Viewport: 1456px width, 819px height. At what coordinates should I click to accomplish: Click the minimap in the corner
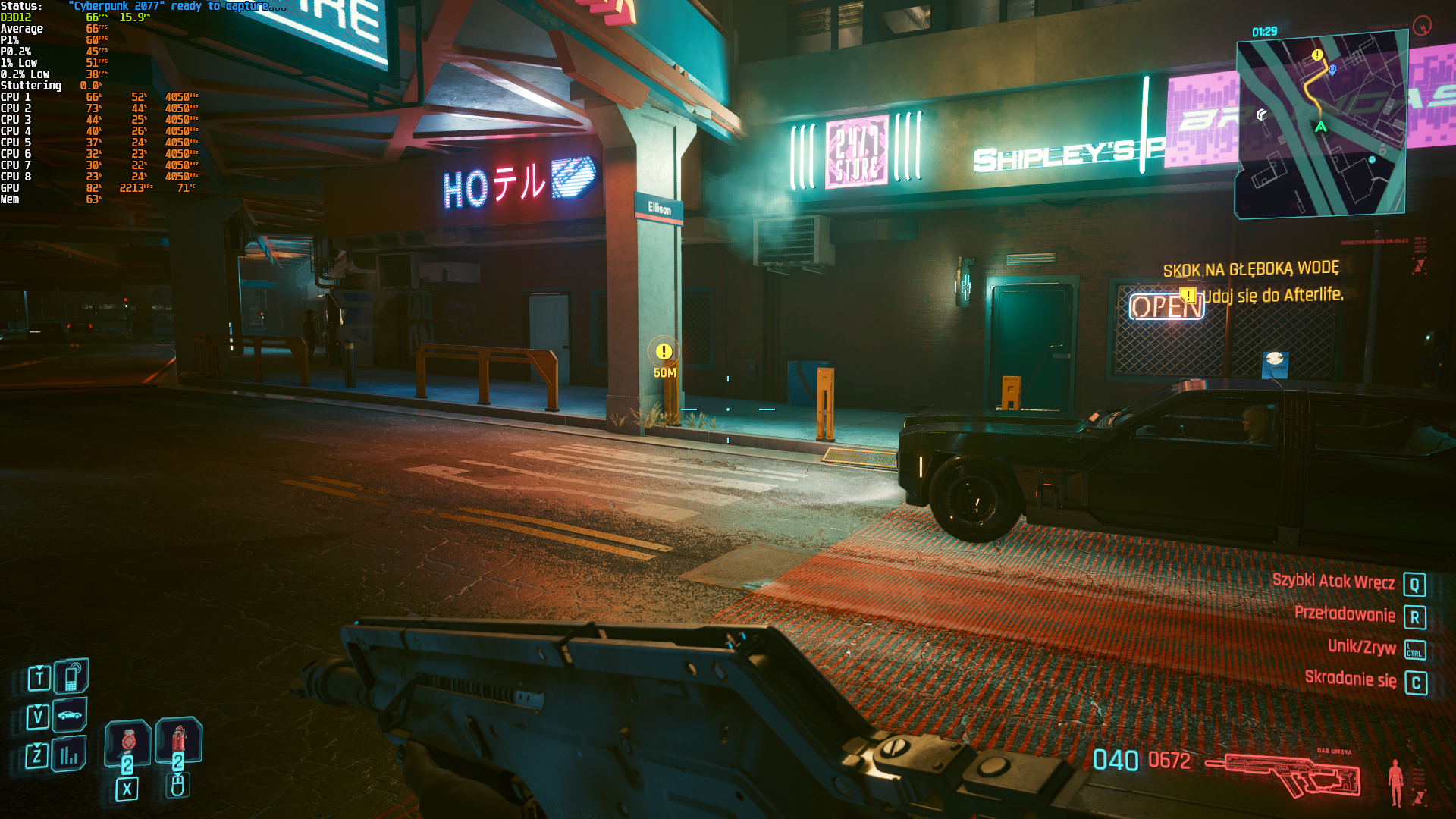(x=1321, y=125)
